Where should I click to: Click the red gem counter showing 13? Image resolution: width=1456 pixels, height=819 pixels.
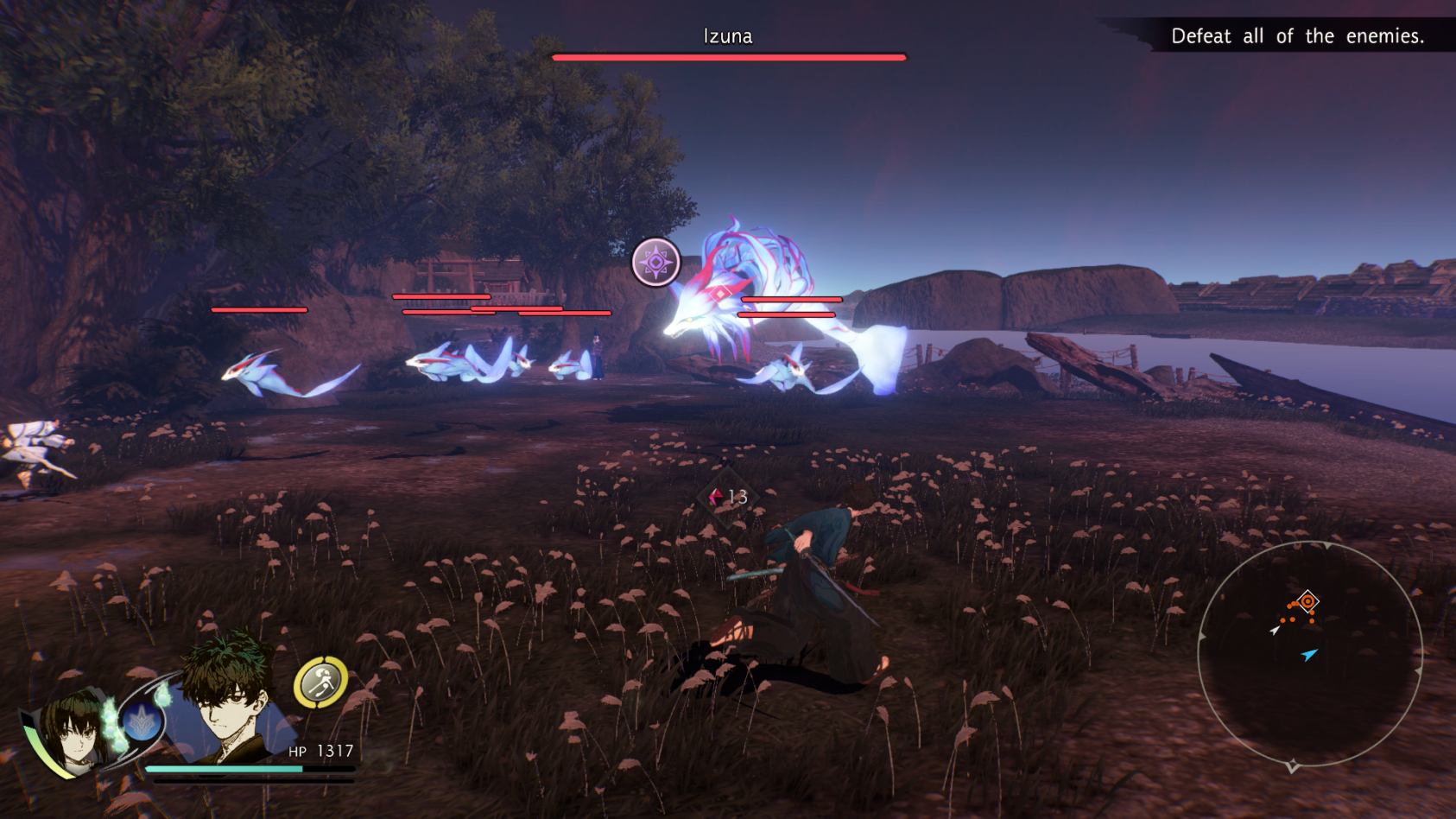[x=728, y=497]
